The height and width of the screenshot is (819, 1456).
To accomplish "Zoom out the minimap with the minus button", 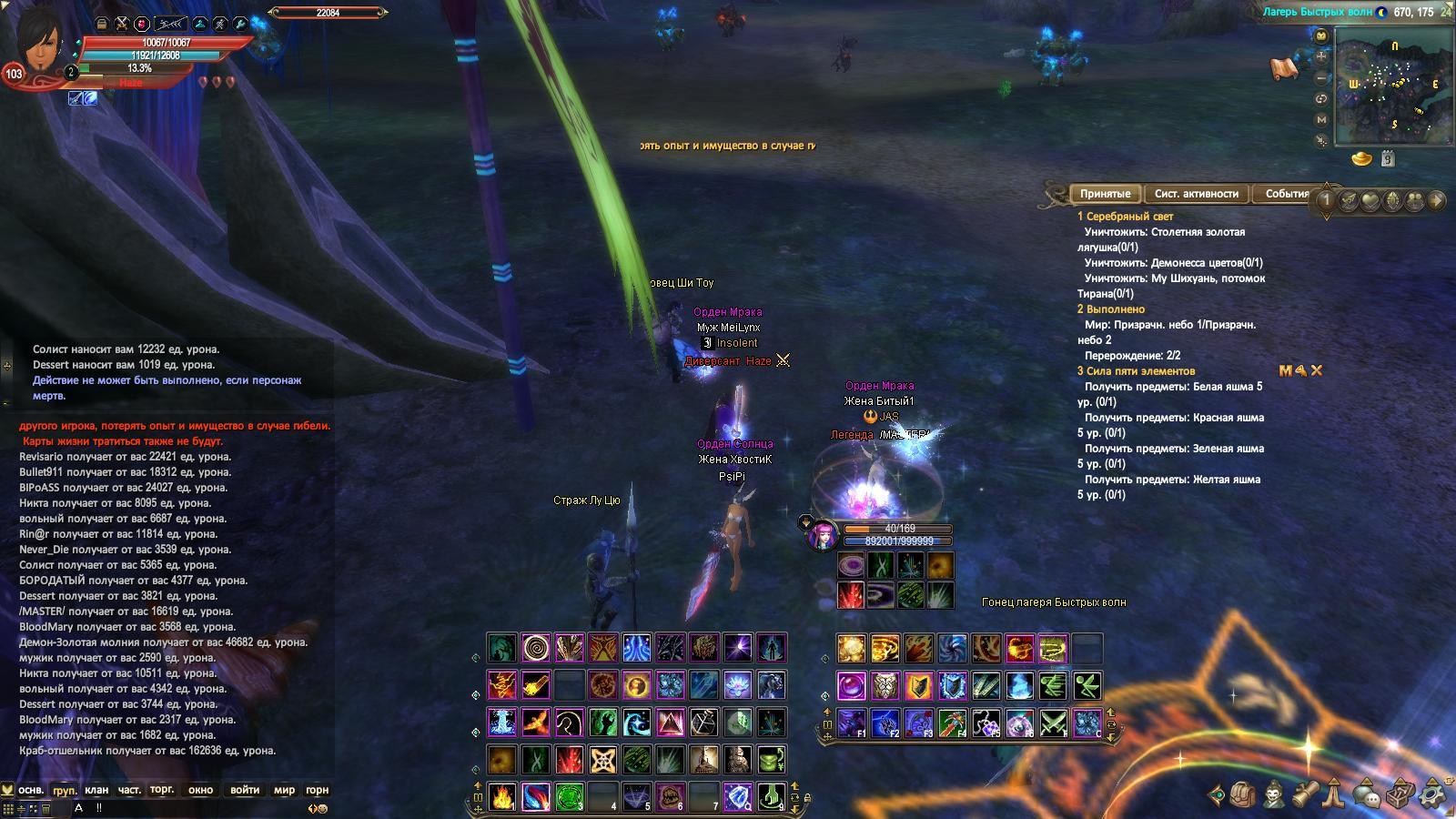I will 1321,78.
